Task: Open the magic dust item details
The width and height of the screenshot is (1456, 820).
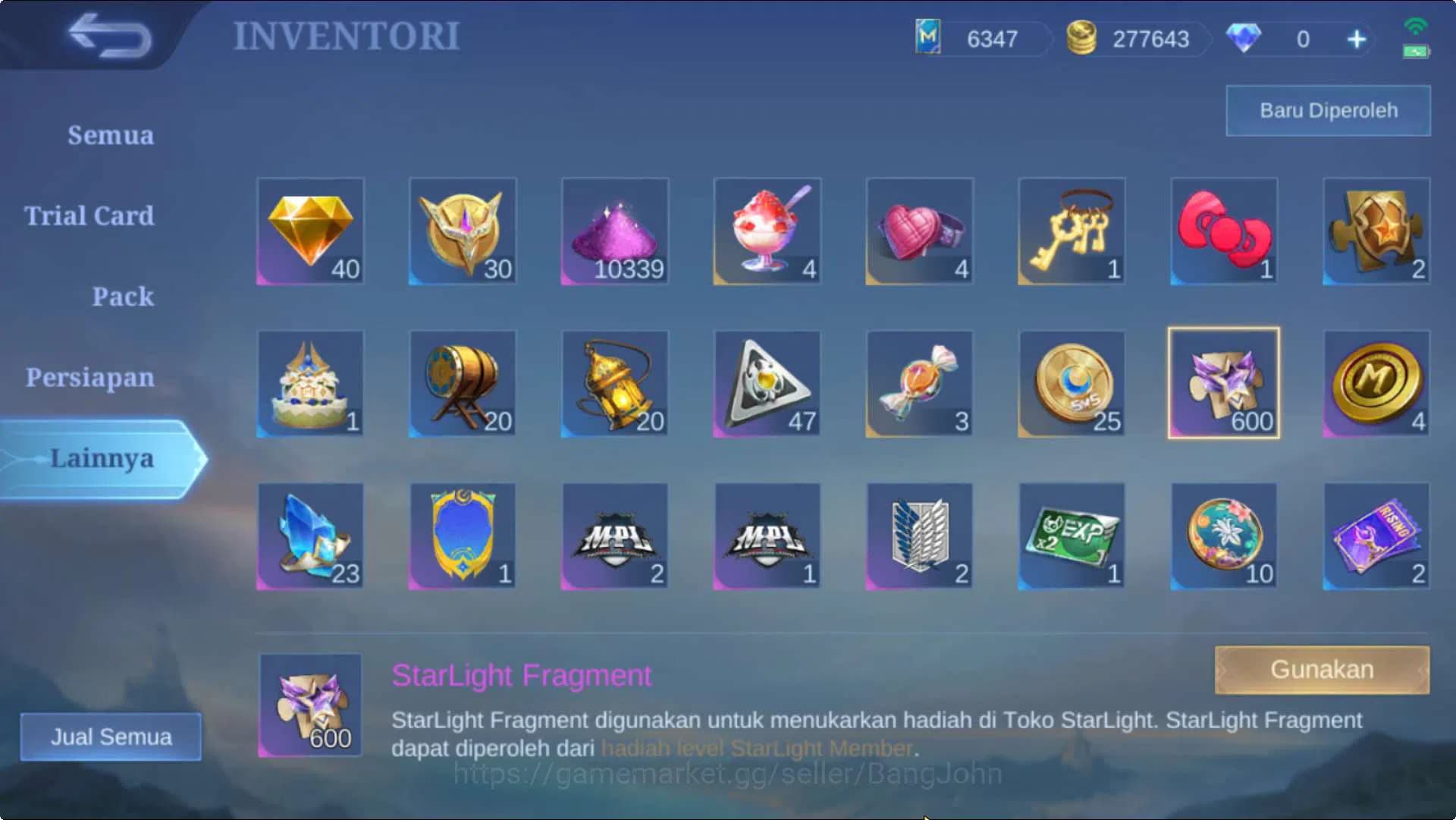Action: 615,231
